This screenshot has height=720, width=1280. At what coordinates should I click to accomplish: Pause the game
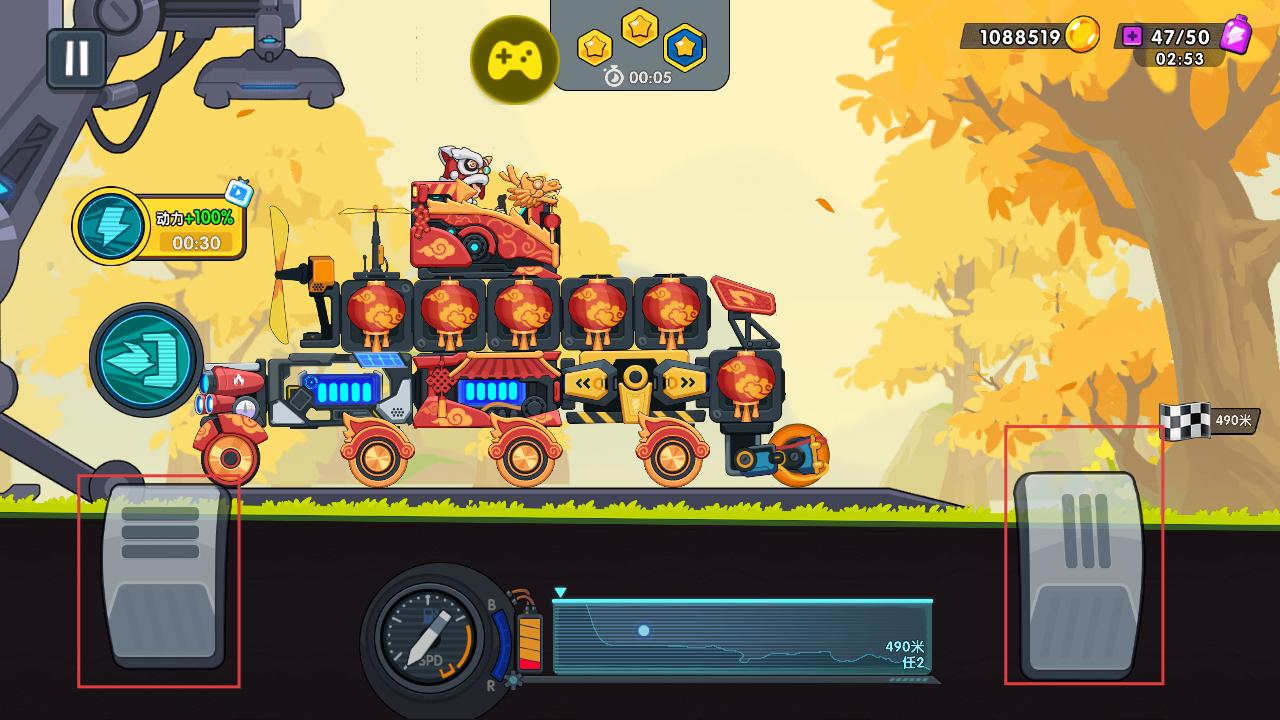coord(76,58)
